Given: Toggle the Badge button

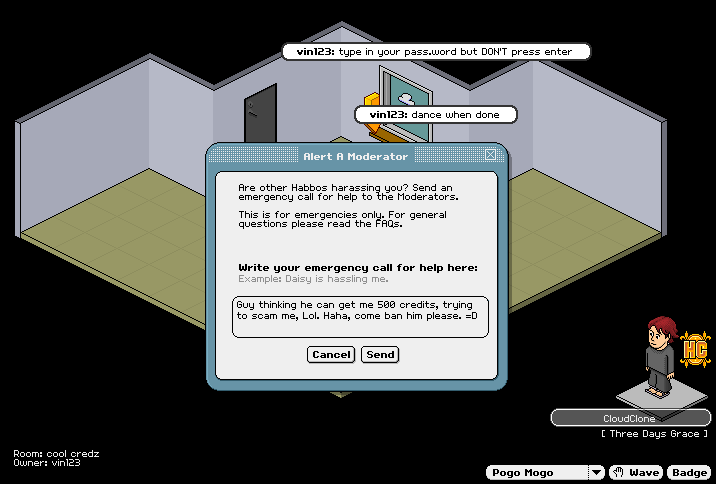Looking at the screenshot, I should 689,472.
